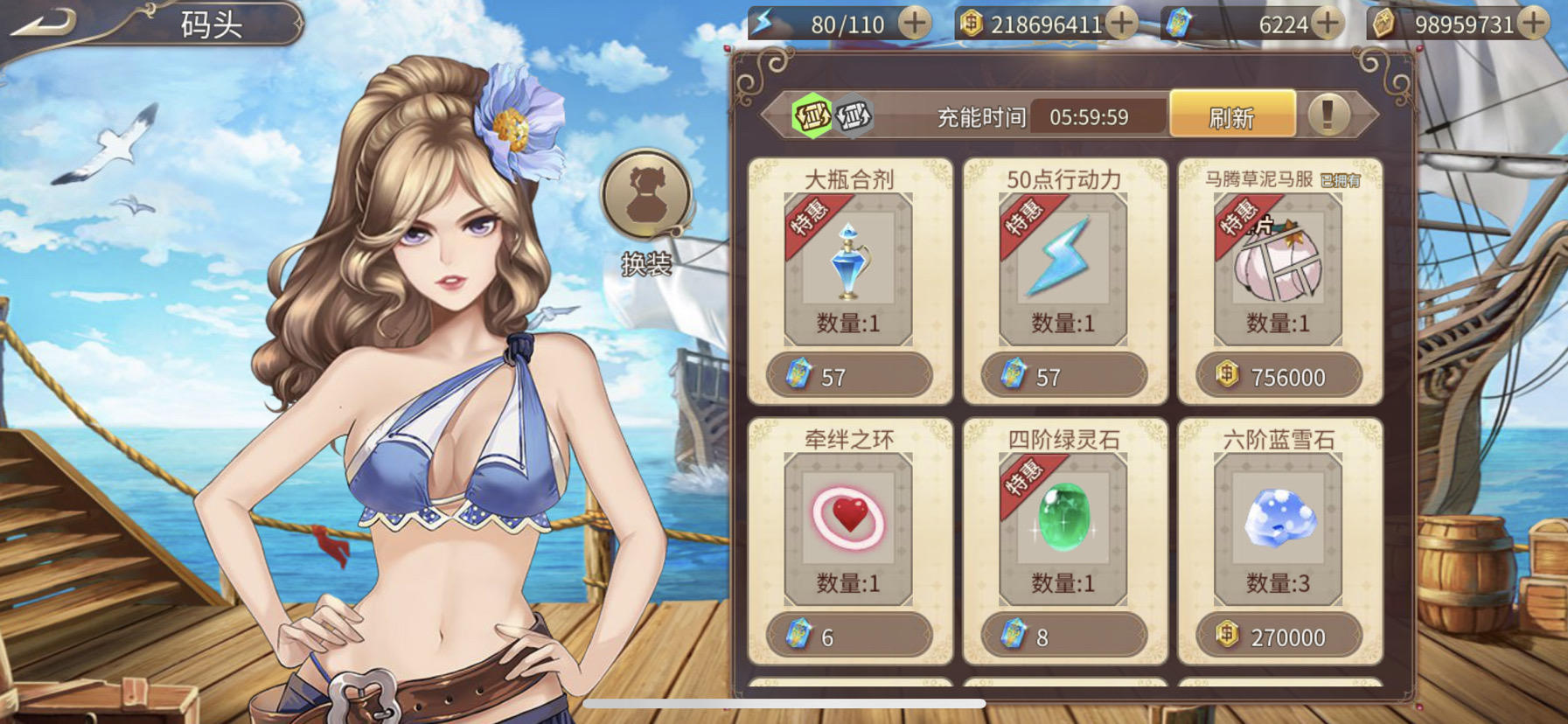Viewport: 1568px width, 724px height.
Task: Go back using the return arrow
Action: pos(44,24)
